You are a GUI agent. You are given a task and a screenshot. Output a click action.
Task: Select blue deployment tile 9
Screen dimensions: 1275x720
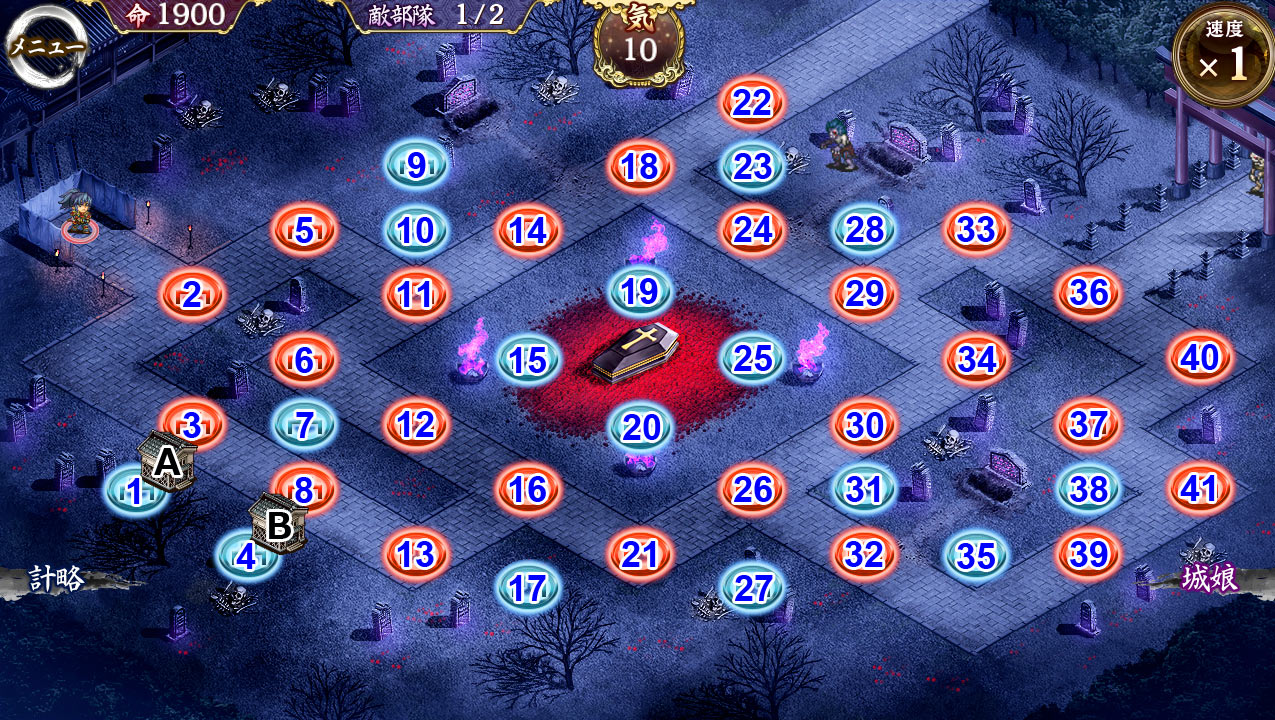pos(416,166)
